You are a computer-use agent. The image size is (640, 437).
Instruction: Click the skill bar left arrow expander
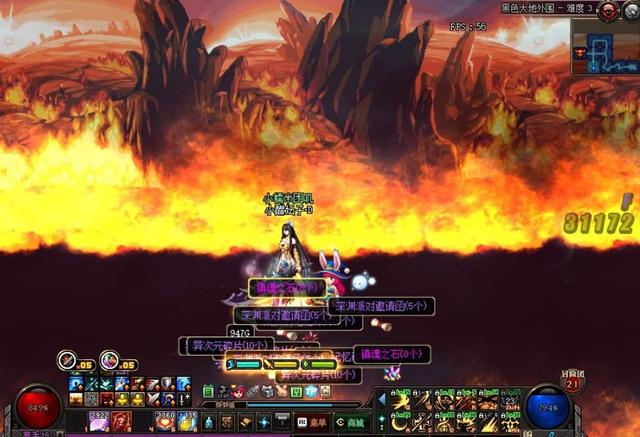tap(380, 401)
